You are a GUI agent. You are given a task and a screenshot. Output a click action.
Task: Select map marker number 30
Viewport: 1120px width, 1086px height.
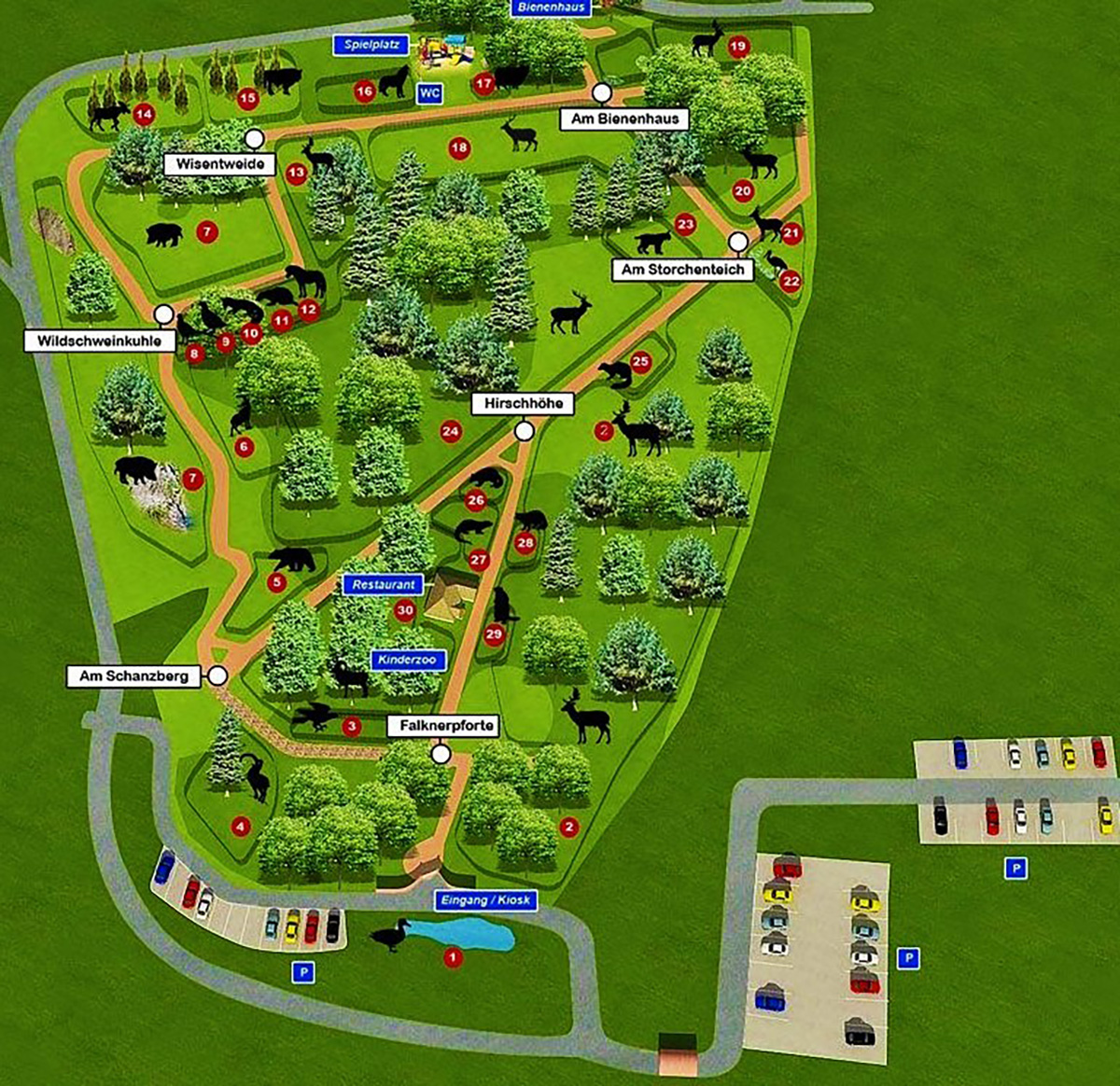click(404, 611)
